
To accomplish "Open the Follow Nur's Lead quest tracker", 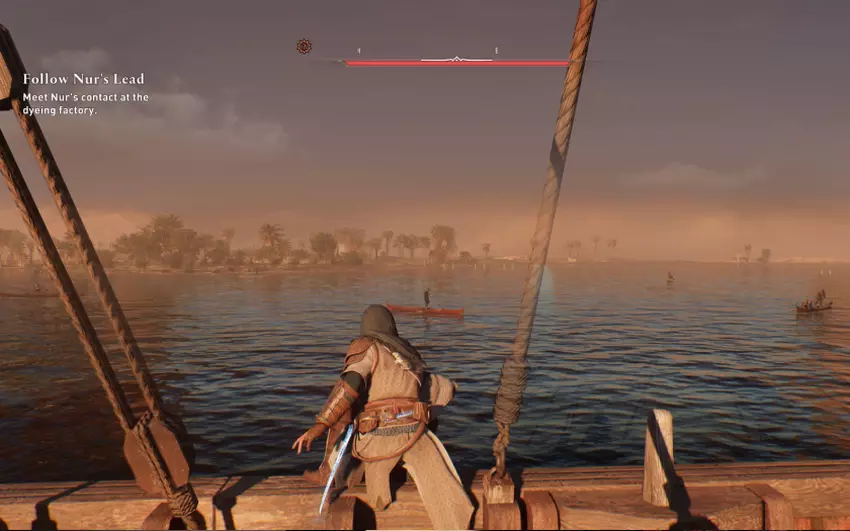I will (x=83, y=78).
